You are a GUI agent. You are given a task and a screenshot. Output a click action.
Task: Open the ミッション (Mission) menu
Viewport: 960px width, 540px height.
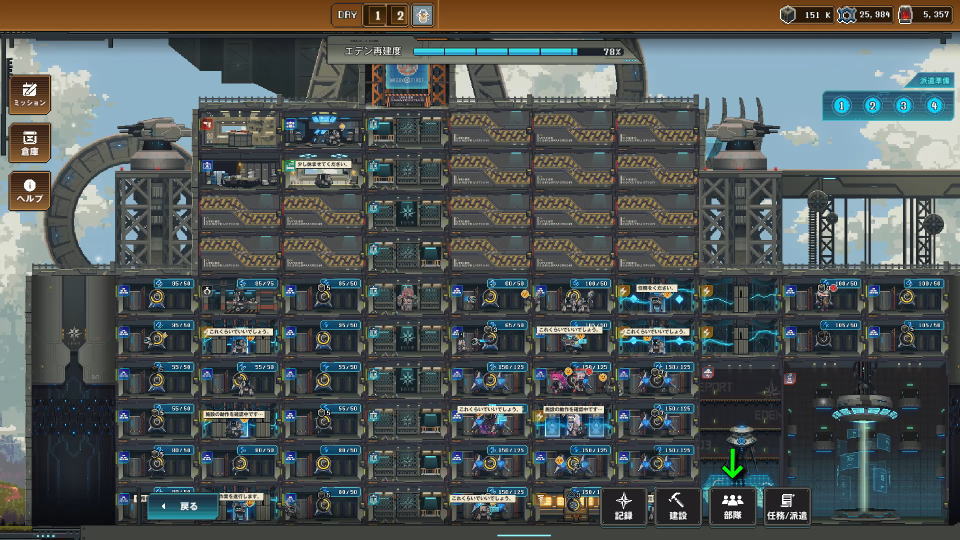click(x=30, y=93)
